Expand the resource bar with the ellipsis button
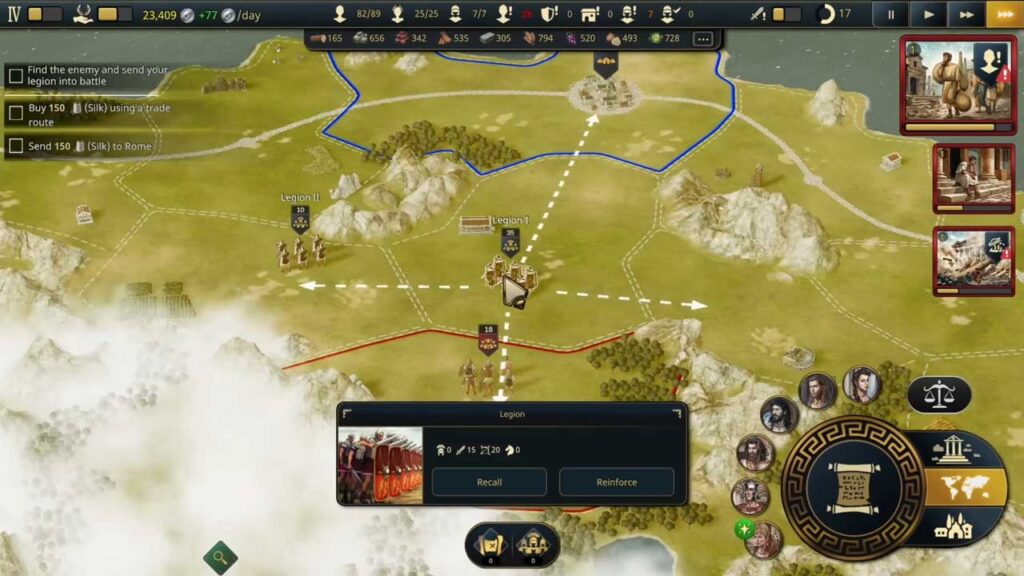 702,39
